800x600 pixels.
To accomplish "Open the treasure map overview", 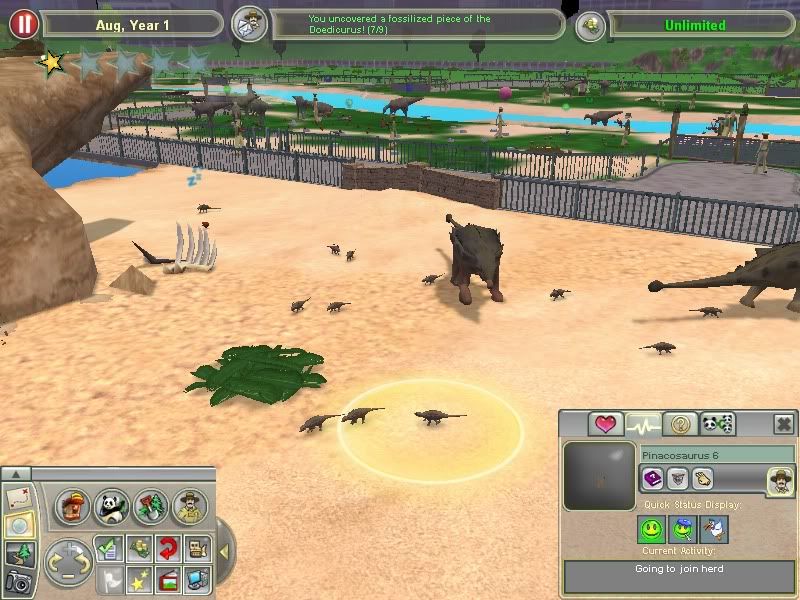I will click(18, 497).
